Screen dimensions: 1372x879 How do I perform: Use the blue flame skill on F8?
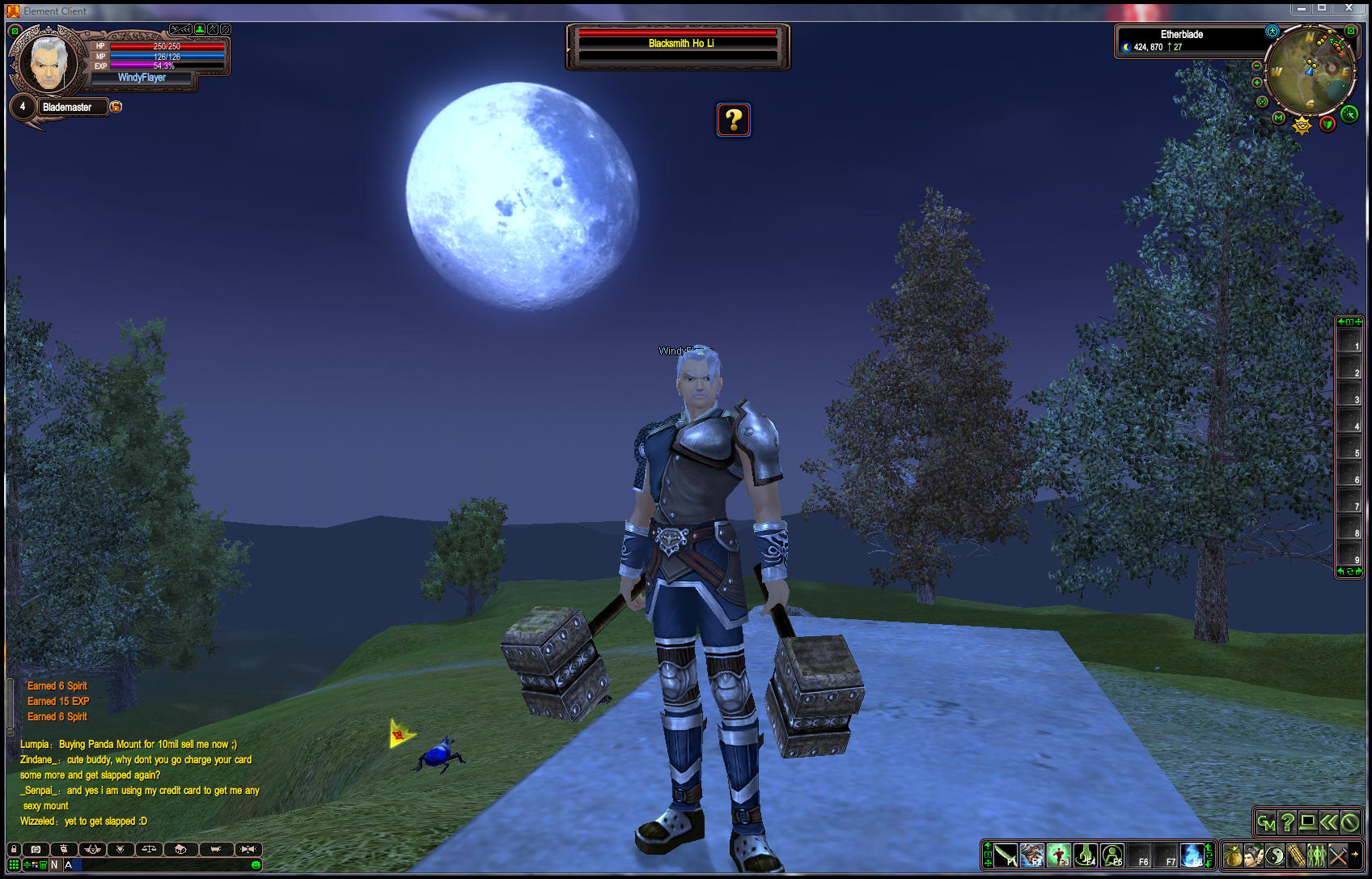click(1192, 856)
